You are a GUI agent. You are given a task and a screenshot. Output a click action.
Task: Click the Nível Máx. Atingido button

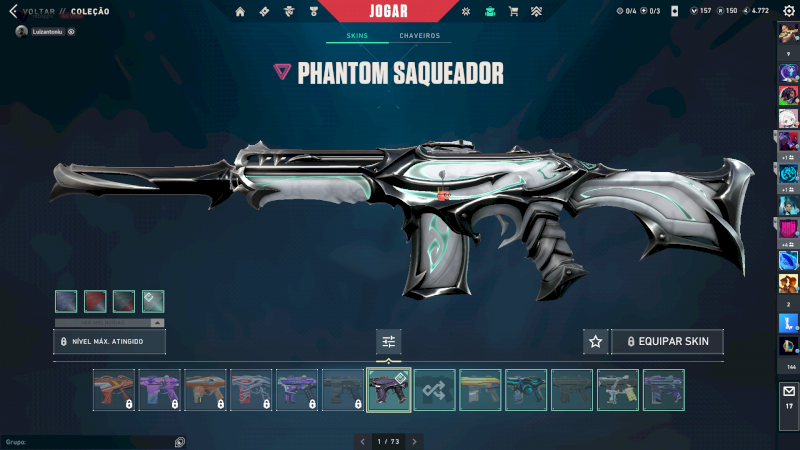click(x=109, y=342)
